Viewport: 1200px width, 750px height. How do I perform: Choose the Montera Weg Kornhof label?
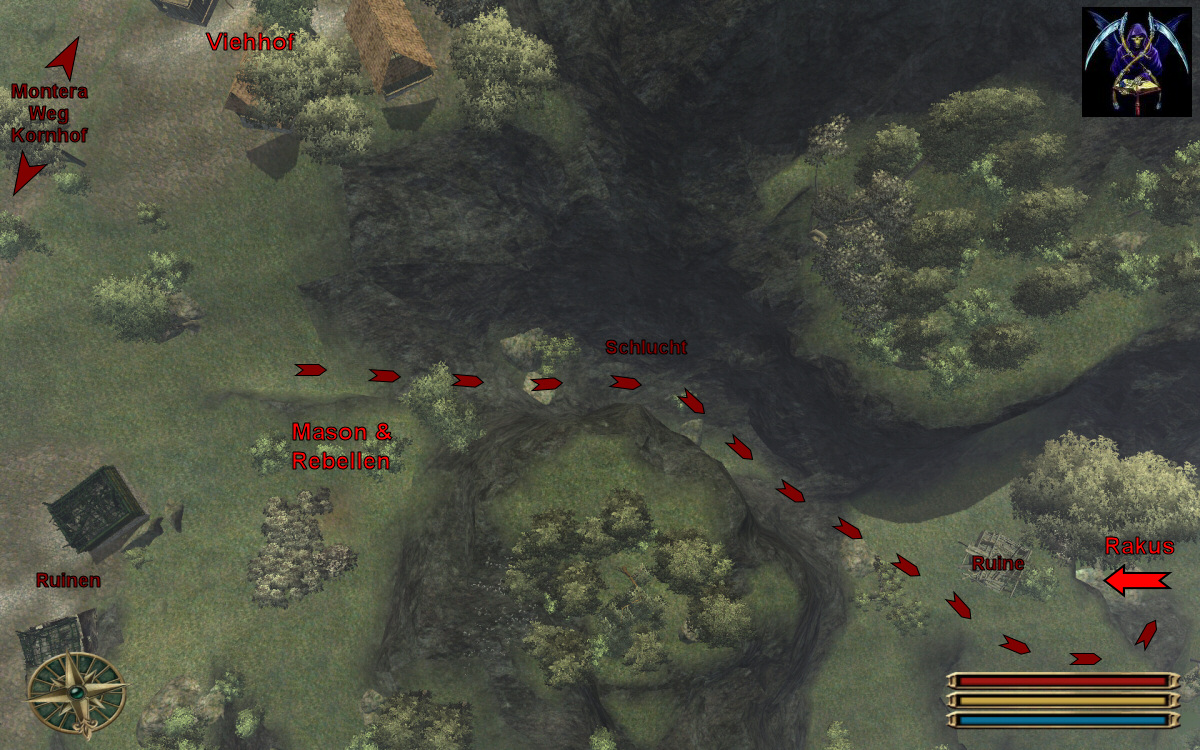click(x=49, y=112)
